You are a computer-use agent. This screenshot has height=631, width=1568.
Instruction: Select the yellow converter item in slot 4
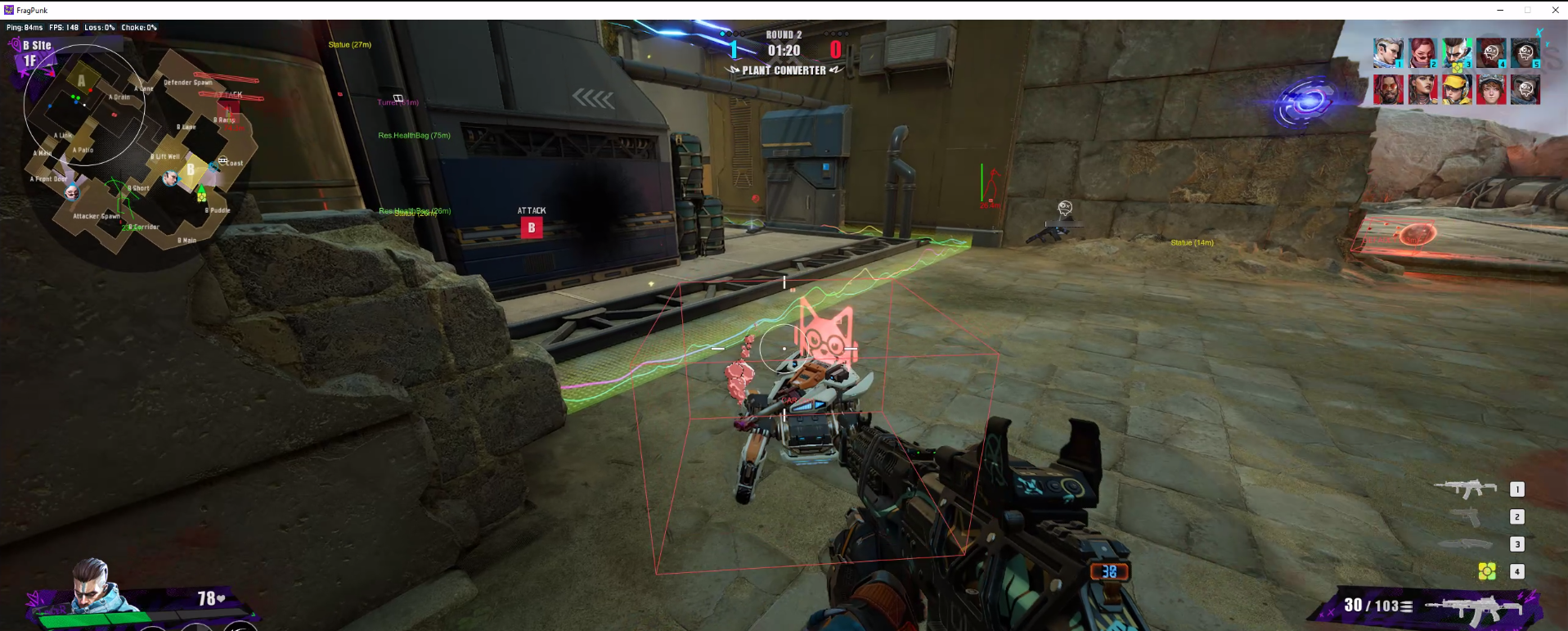[x=1487, y=571]
